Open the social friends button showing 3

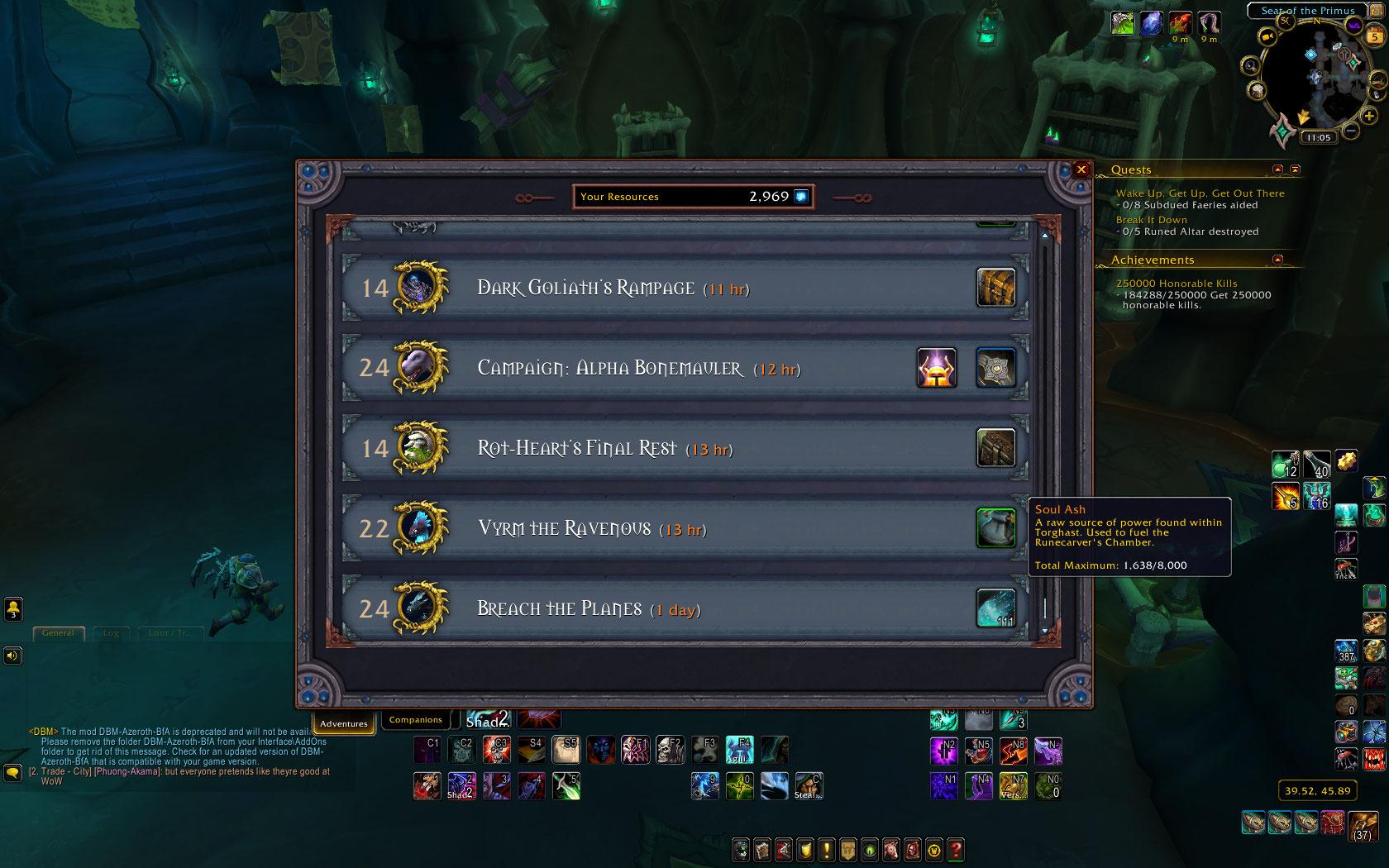[x=13, y=609]
